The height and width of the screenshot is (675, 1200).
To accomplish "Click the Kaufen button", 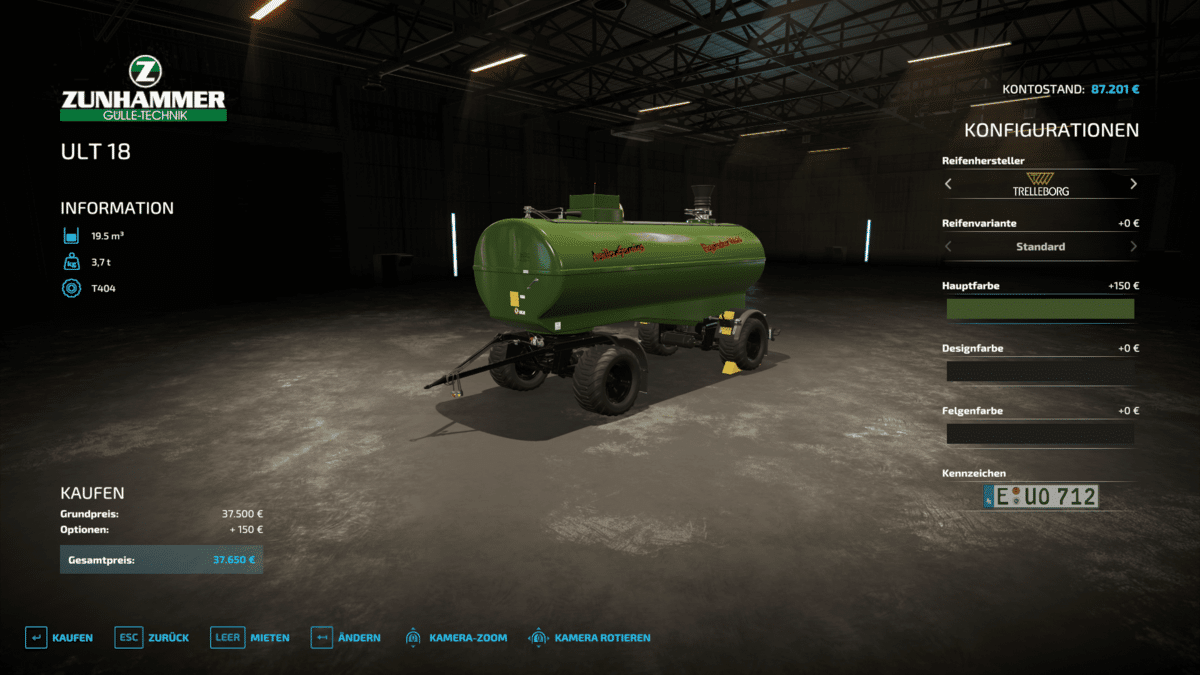I will 59,637.
